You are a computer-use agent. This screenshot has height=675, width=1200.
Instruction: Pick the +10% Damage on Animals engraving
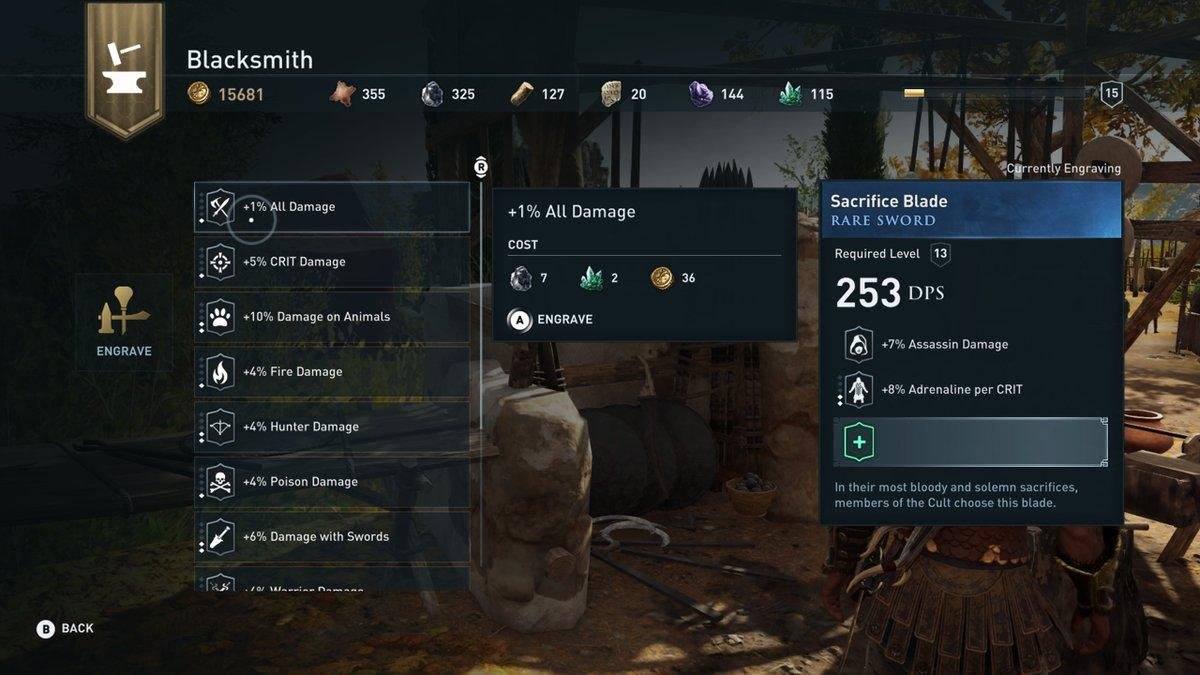pos(331,317)
